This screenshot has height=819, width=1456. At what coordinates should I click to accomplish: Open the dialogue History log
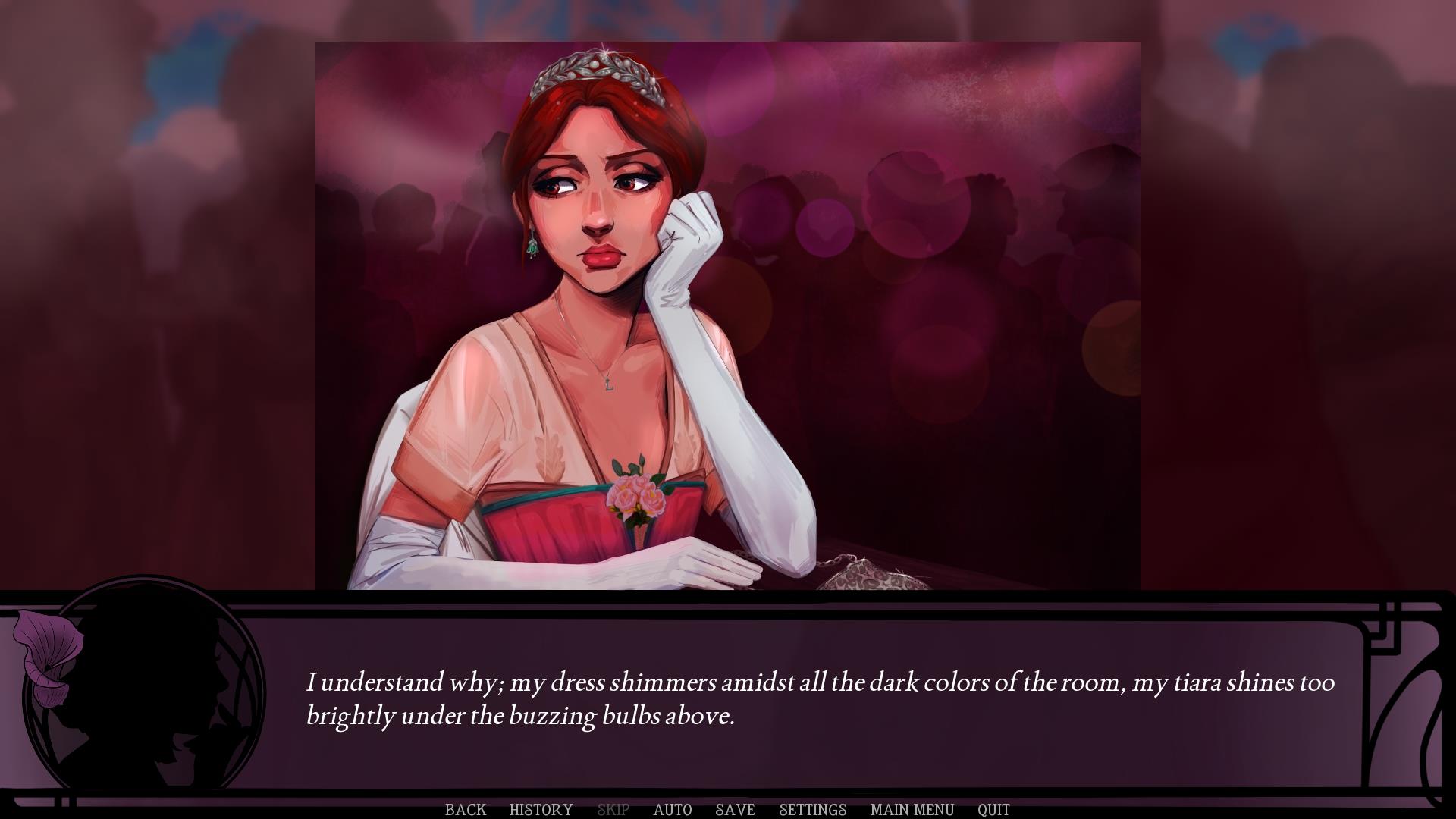coord(541,809)
